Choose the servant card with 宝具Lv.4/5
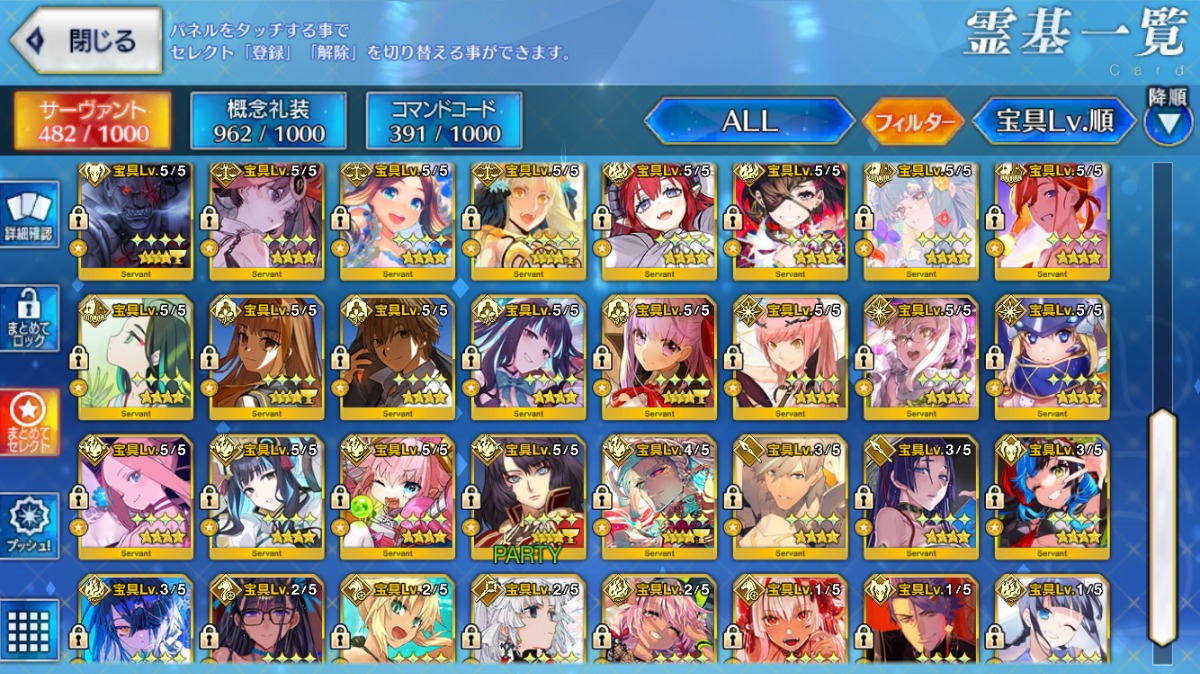Image resolution: width=1200 pixels, height=674 pixels. click(659, 496)
